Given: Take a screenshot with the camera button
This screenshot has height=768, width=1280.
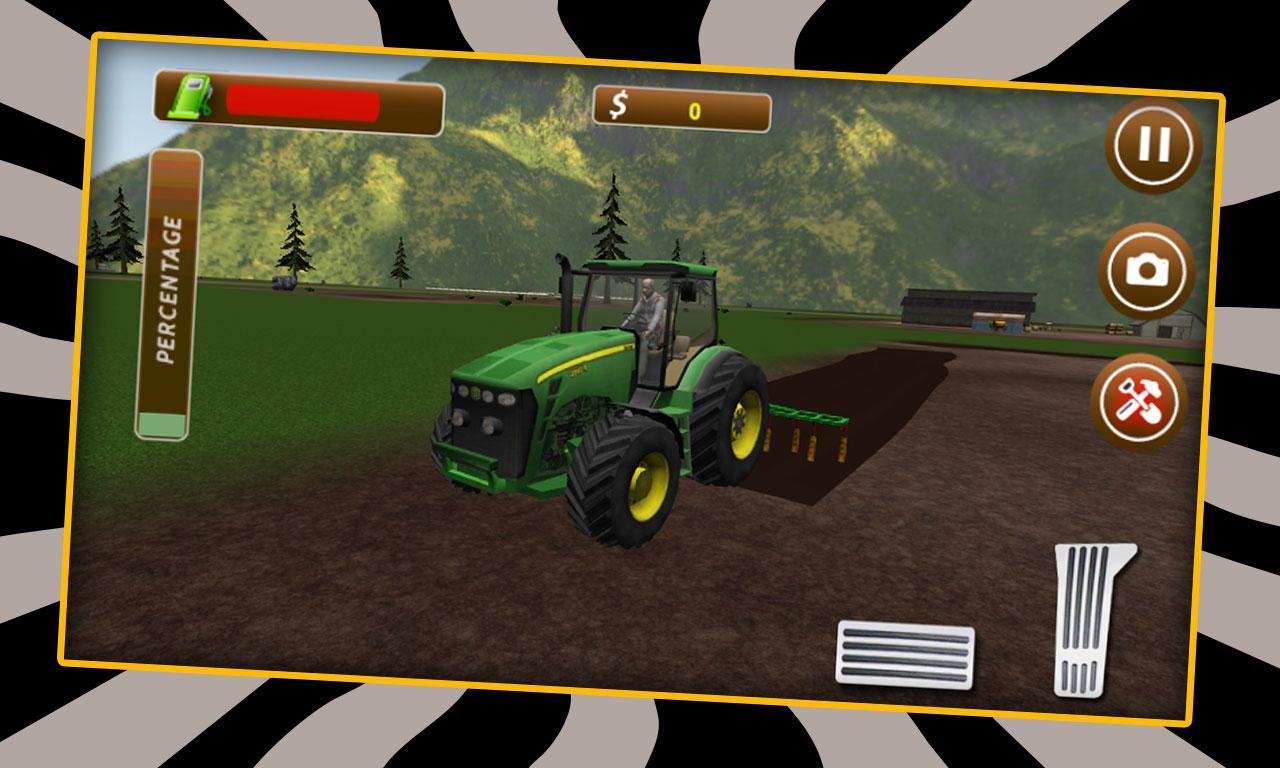Looking at the screenshot, I should coord(1150,268).
